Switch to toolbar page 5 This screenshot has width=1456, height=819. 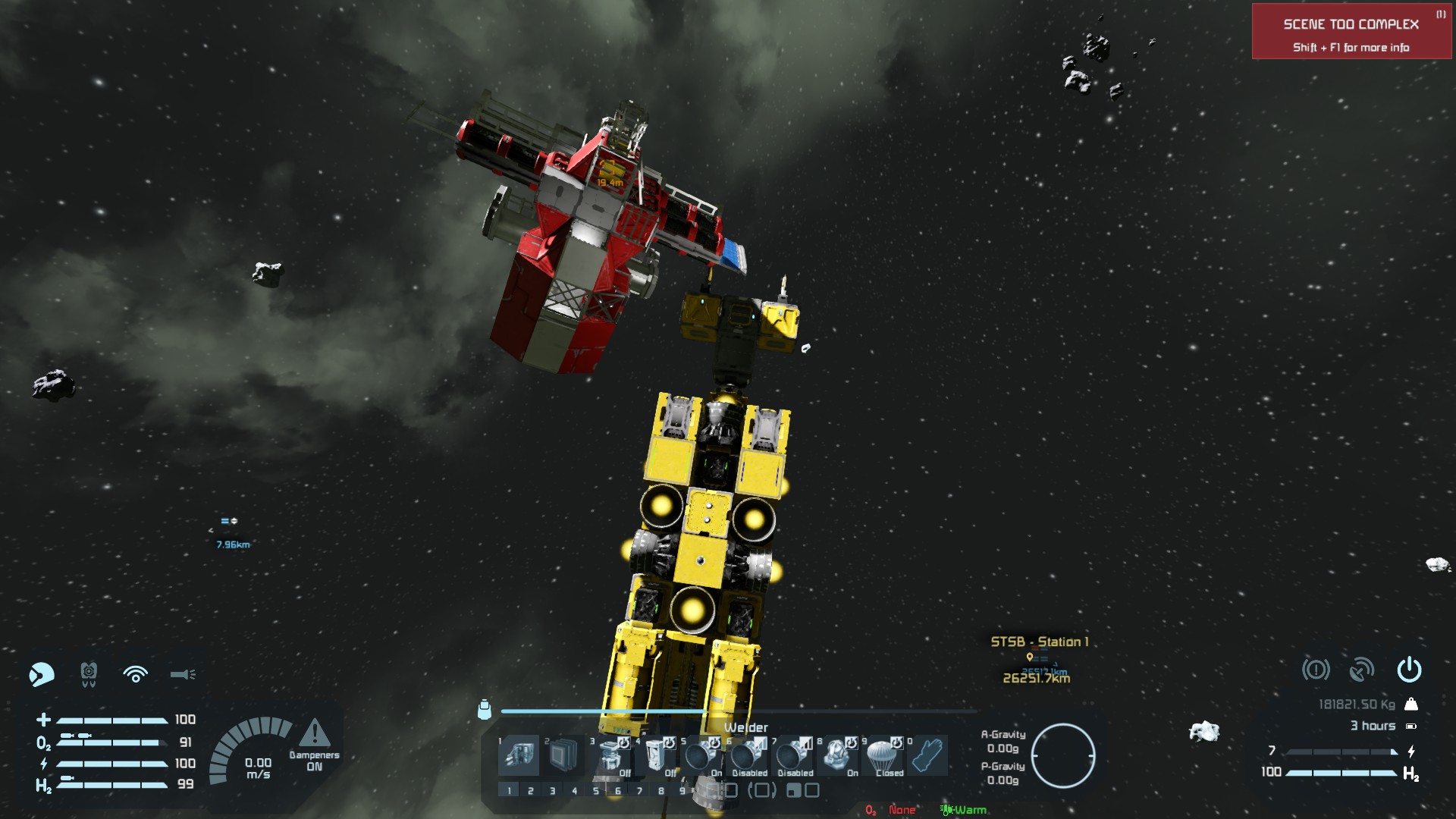click(596, 791)
